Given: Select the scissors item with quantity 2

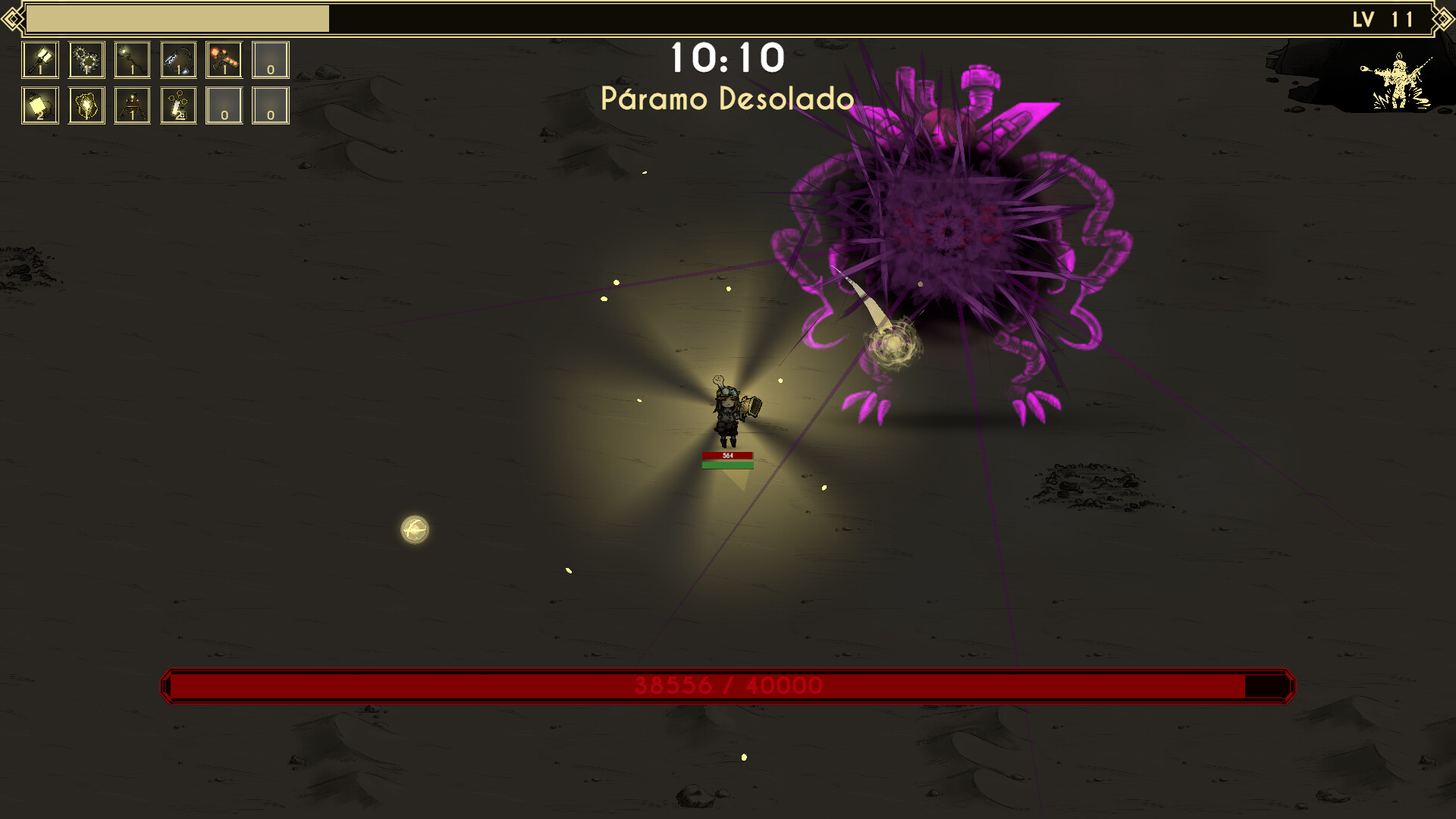Looking at the screenshot, I should (177, 105).
